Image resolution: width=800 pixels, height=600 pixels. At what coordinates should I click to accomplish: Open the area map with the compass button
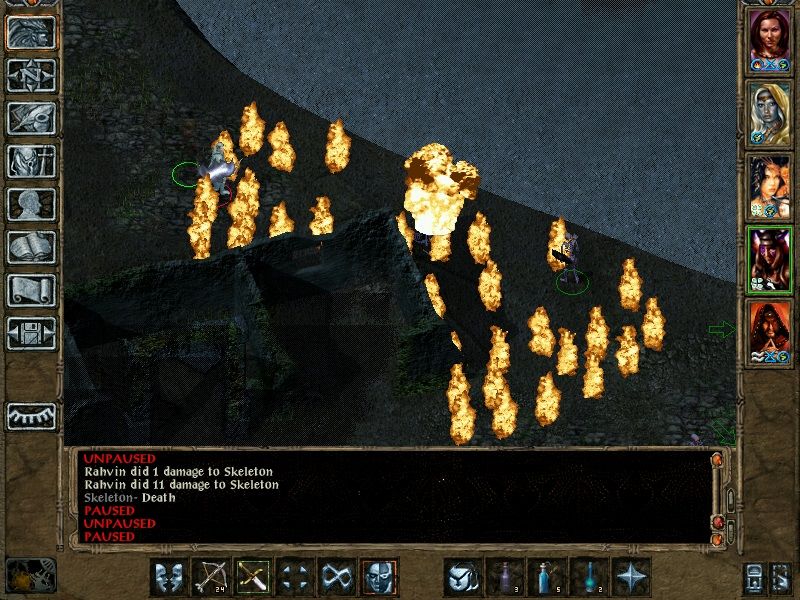click(31, 76)
